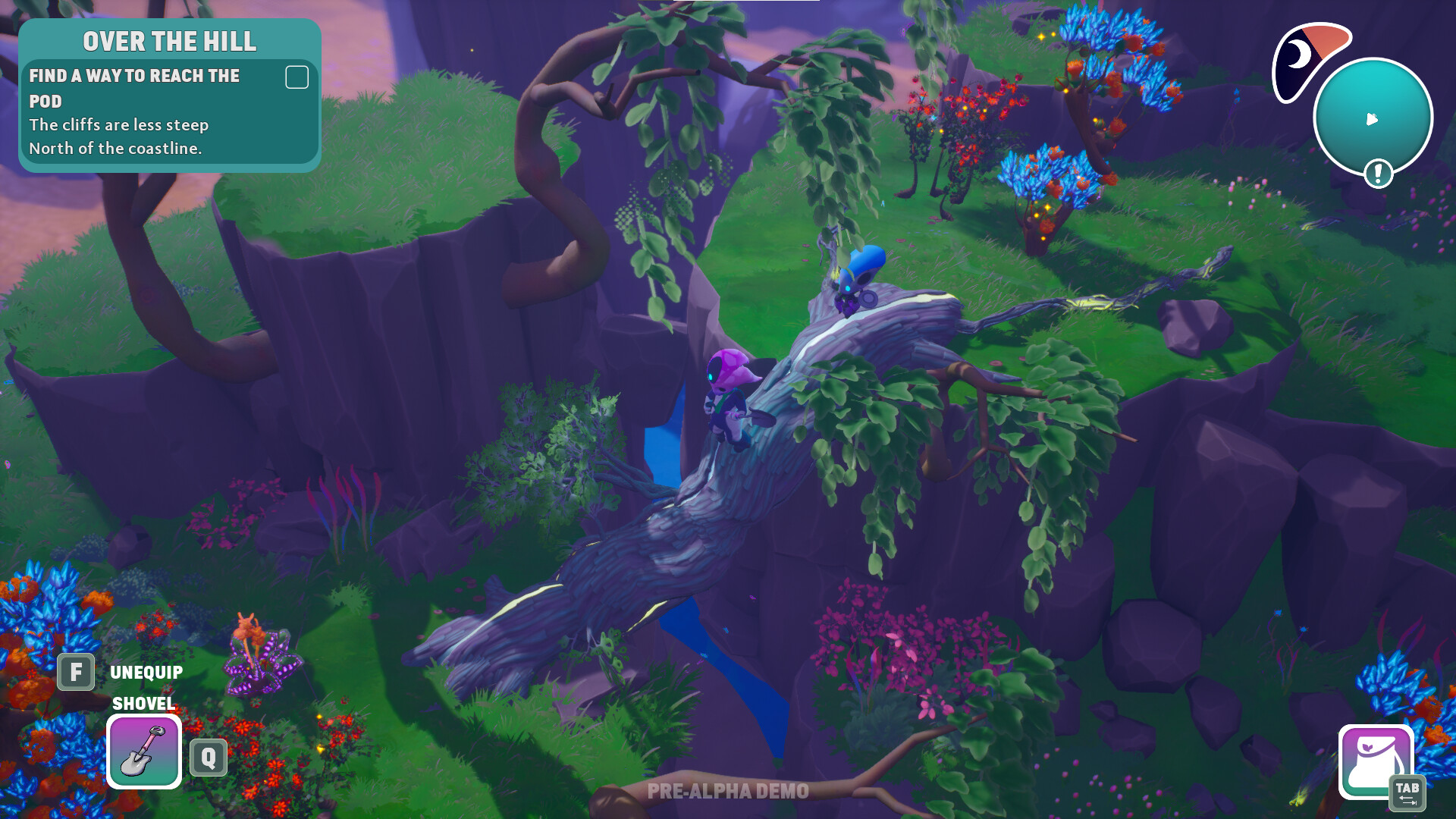Collapse the Over the Hill quest panel

pyautogui.click(x=170, y=42)
